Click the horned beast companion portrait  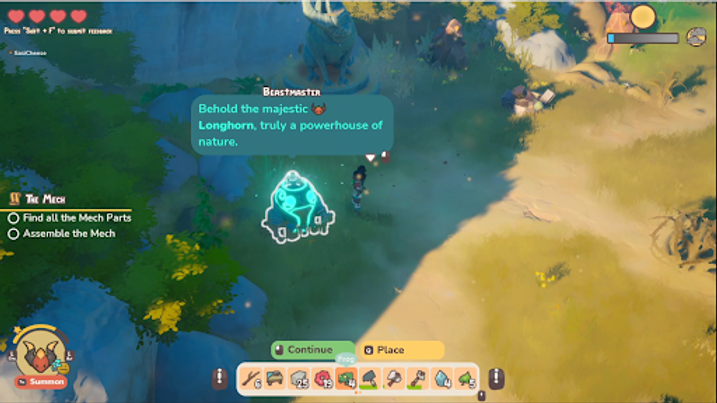pyautogui.click(x=41, y=351)
